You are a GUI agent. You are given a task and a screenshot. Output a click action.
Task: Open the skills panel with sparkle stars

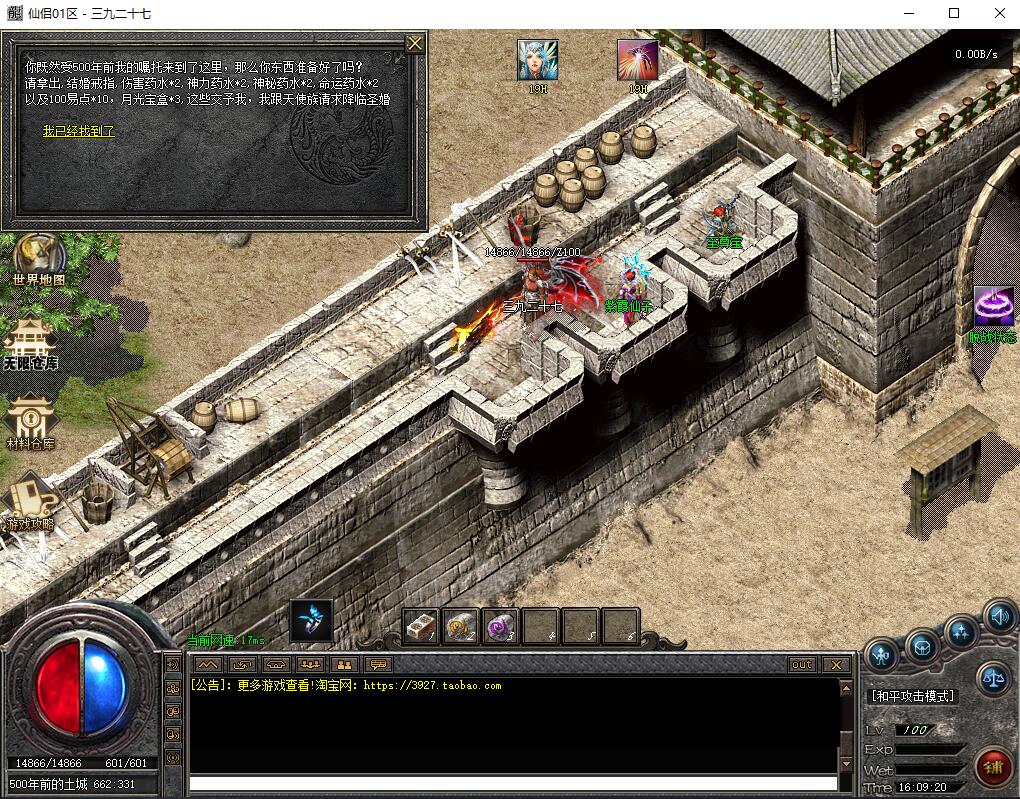coord(961,631)
